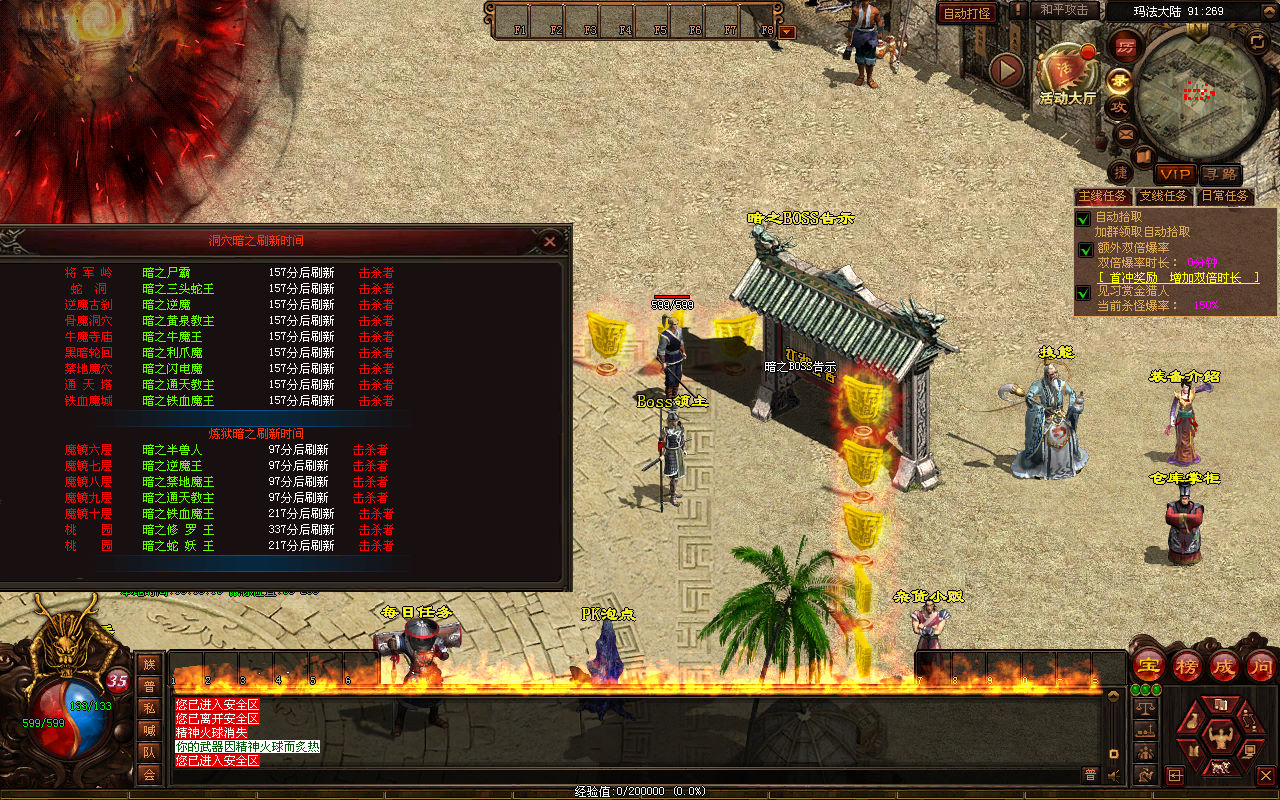Image resolution: width=1280 pixels, height=800 pixels.
Task: Toggle the 自动打怪 auto-fight button
Action: click(967, 13)
